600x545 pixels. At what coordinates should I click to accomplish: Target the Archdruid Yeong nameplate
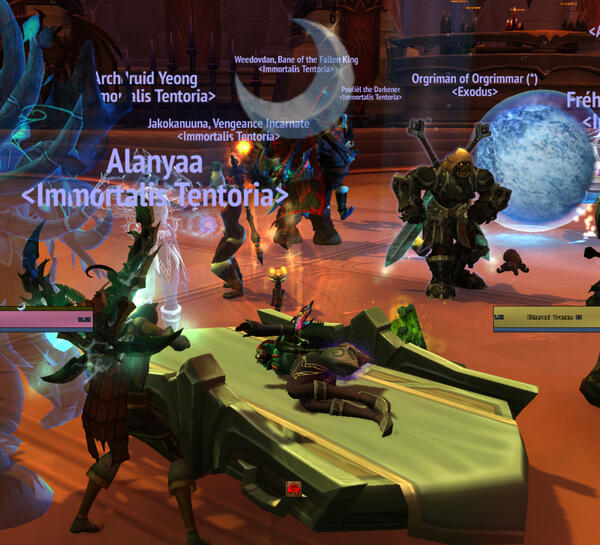(x=146, y=78)
